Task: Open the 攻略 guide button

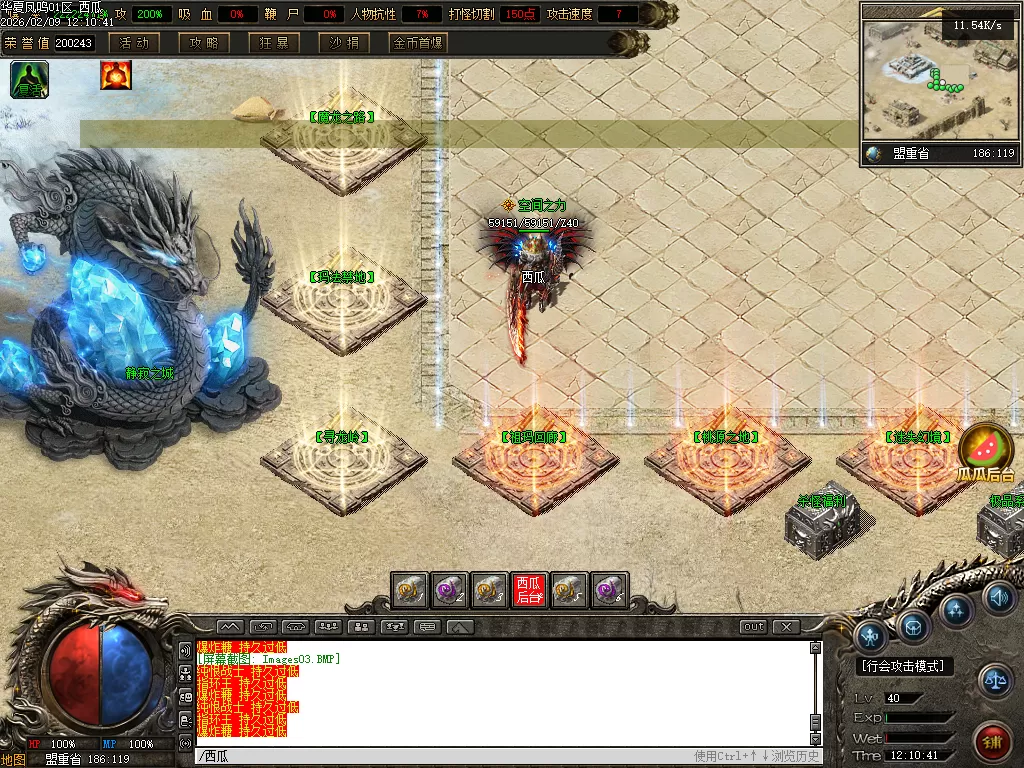Action: (x=204, y=43)
